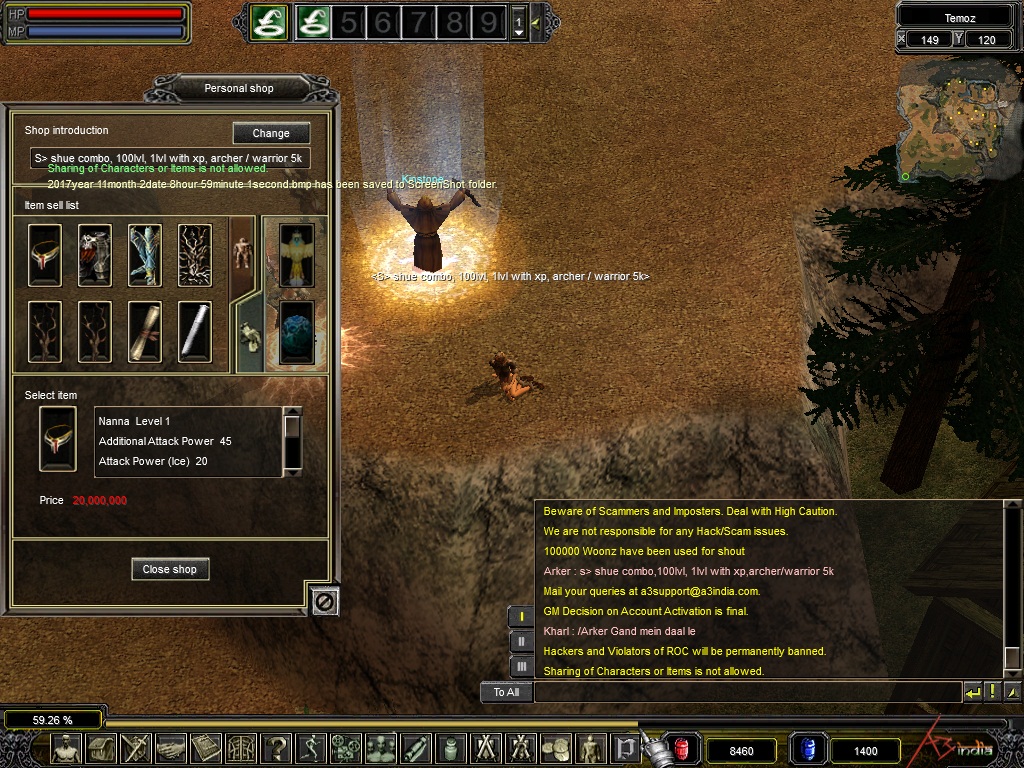
Task: Click the no-entry icon below shop panel
Action: [x=325, y=600]
